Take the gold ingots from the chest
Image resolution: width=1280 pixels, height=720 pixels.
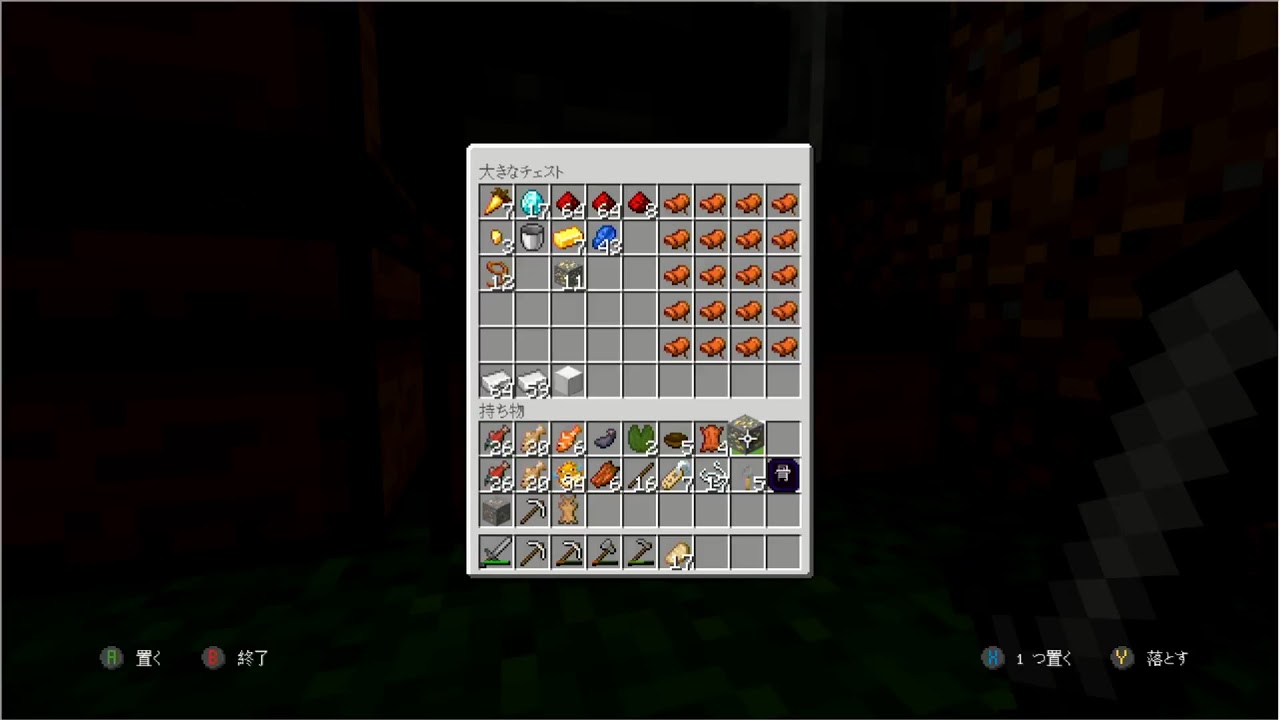point(568,240)
